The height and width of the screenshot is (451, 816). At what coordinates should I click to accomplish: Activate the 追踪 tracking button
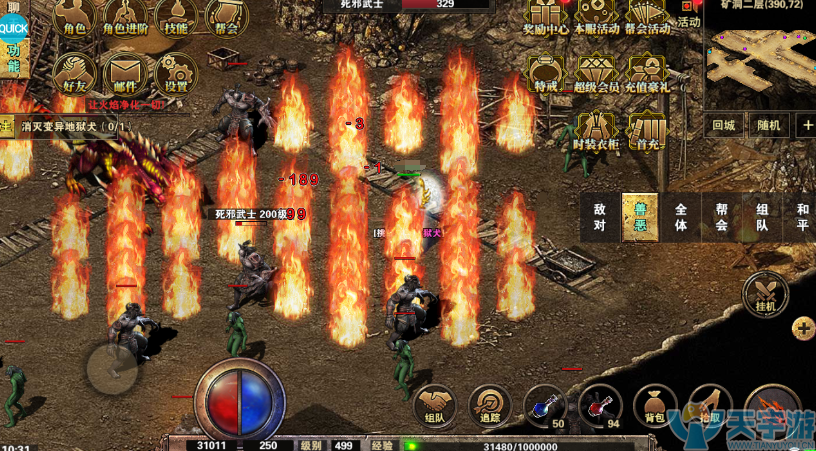pos(490,405)
